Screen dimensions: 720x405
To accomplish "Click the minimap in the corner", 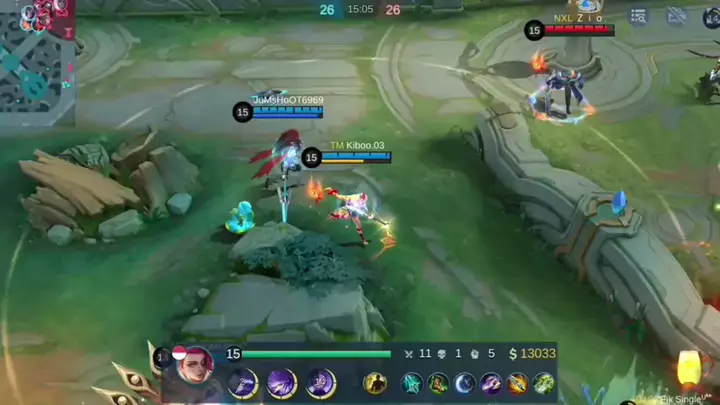I will pyautogui.click(x=36, y=60).
